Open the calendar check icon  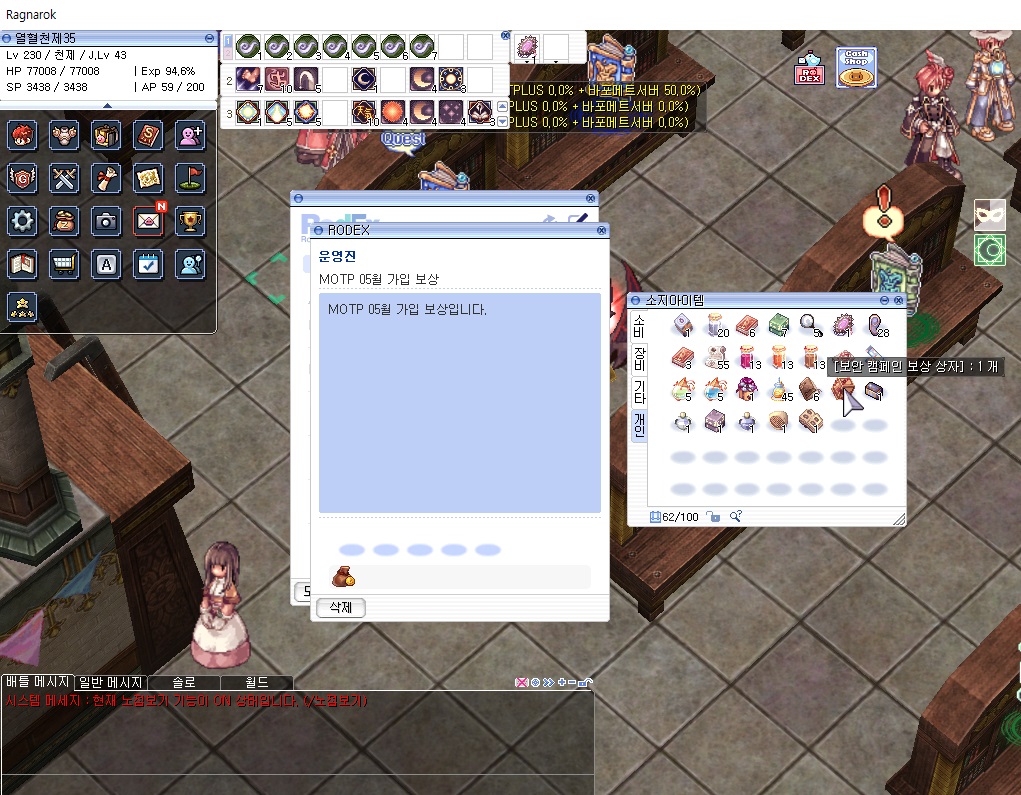pyautogui.click(x=148, y=264)
